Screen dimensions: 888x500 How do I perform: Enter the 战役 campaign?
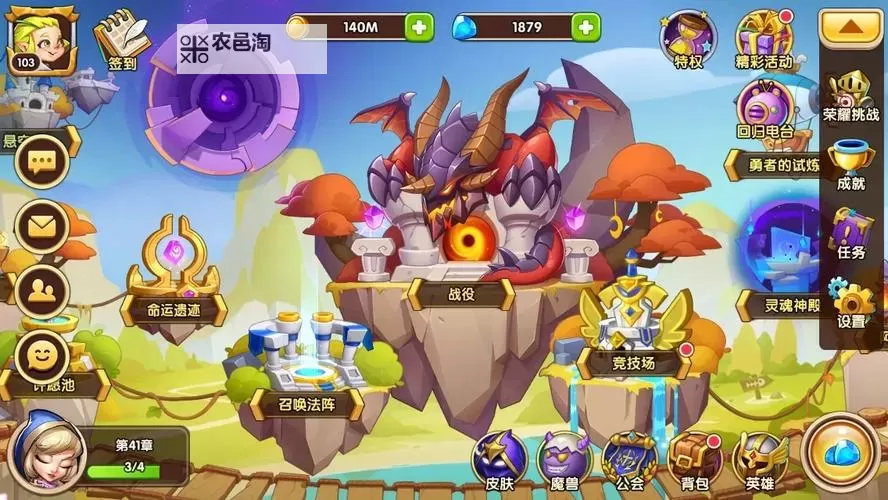click(x=460, y=220)
